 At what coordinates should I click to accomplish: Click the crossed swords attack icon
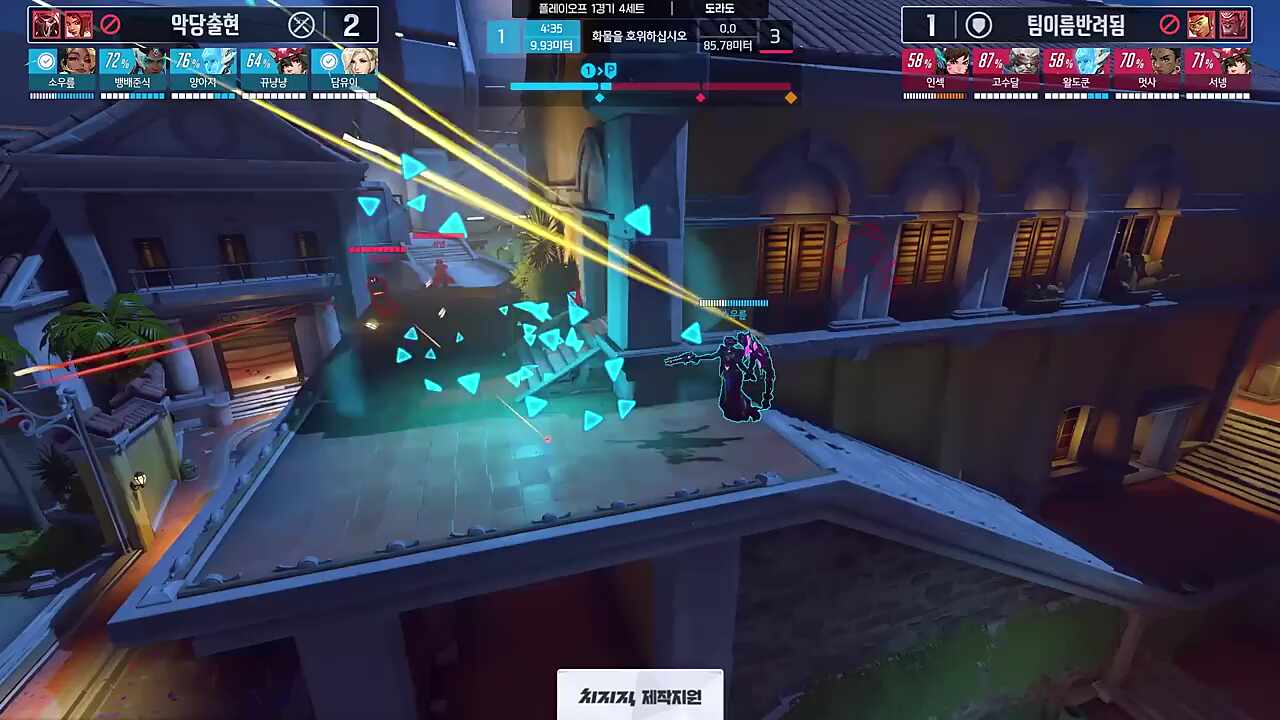pyautogui.click(x=301, y=25)
